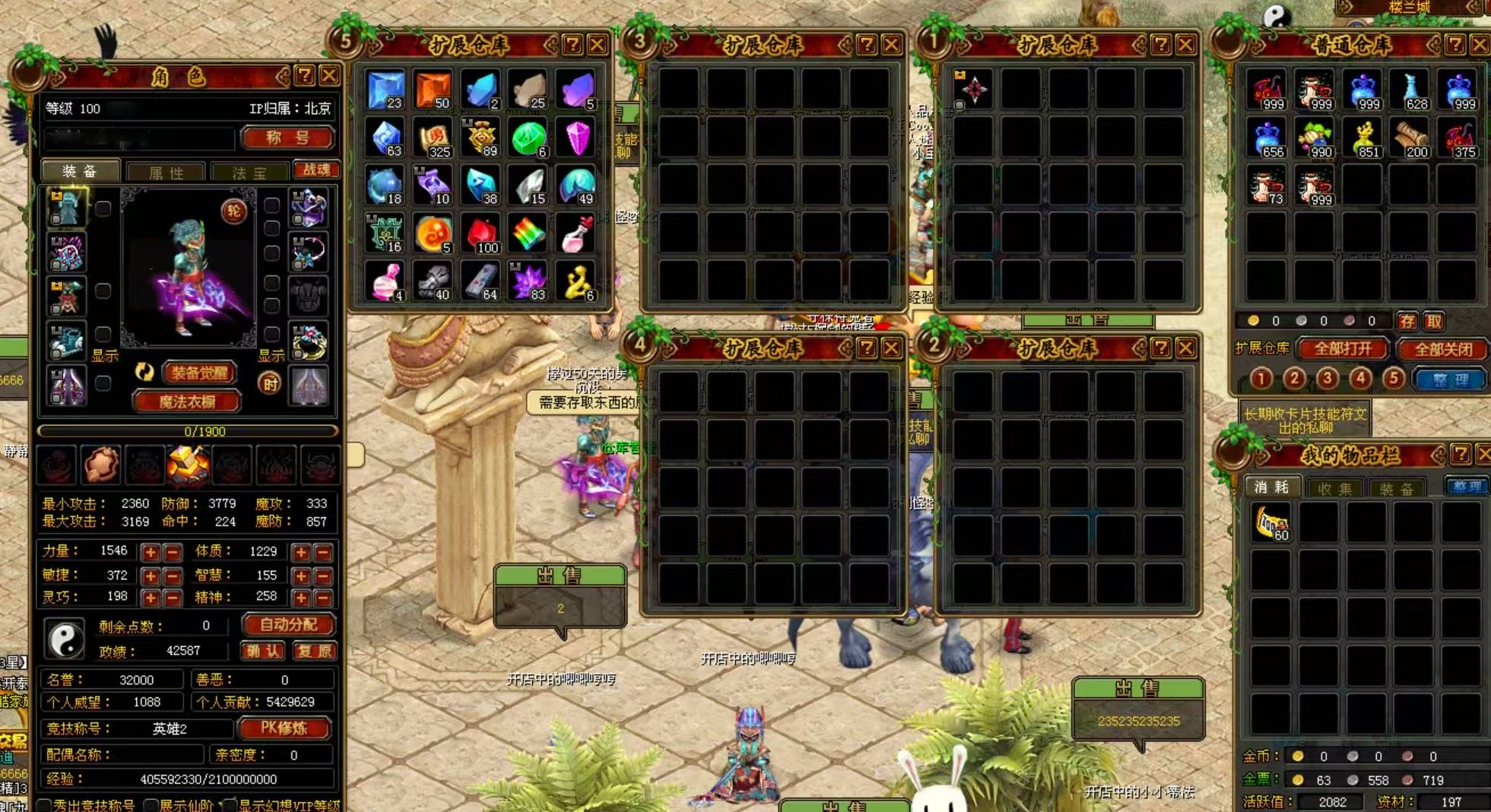Increase 力量 with its plus button
1491x812 pixels.
coord(151,552)
